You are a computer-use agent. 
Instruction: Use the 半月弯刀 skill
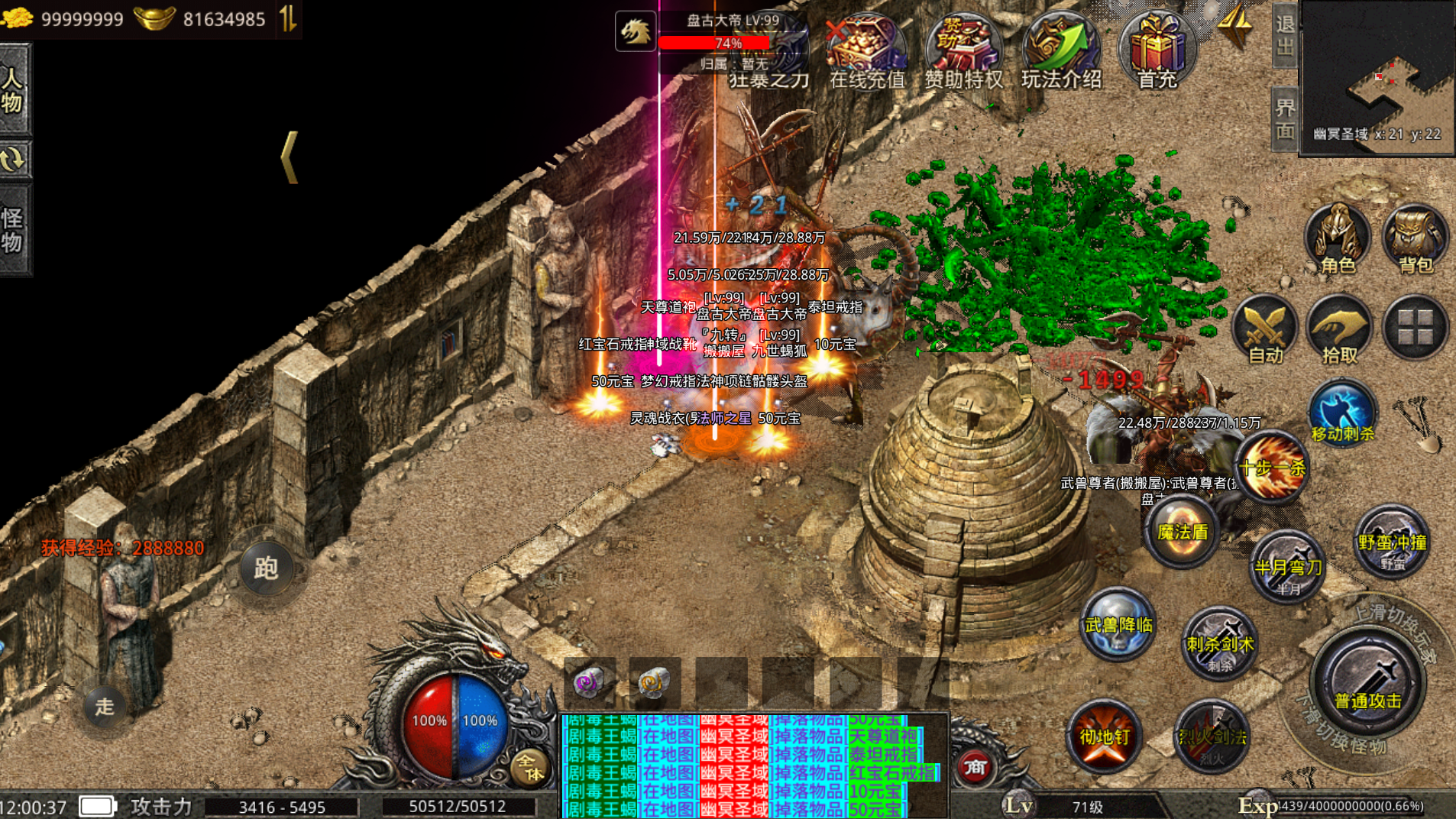(1288, 566)
